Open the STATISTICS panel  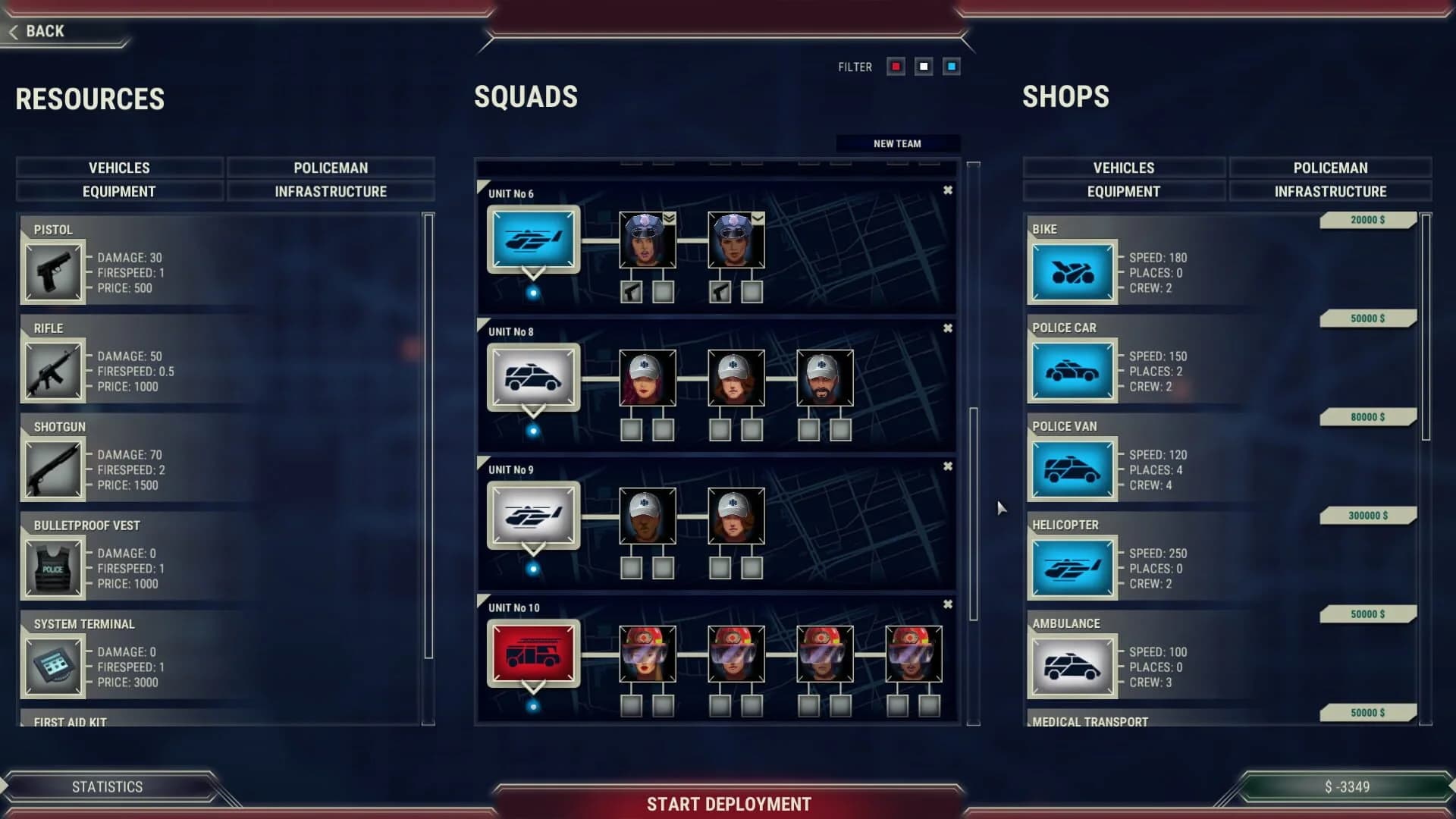tap(106, 786)
